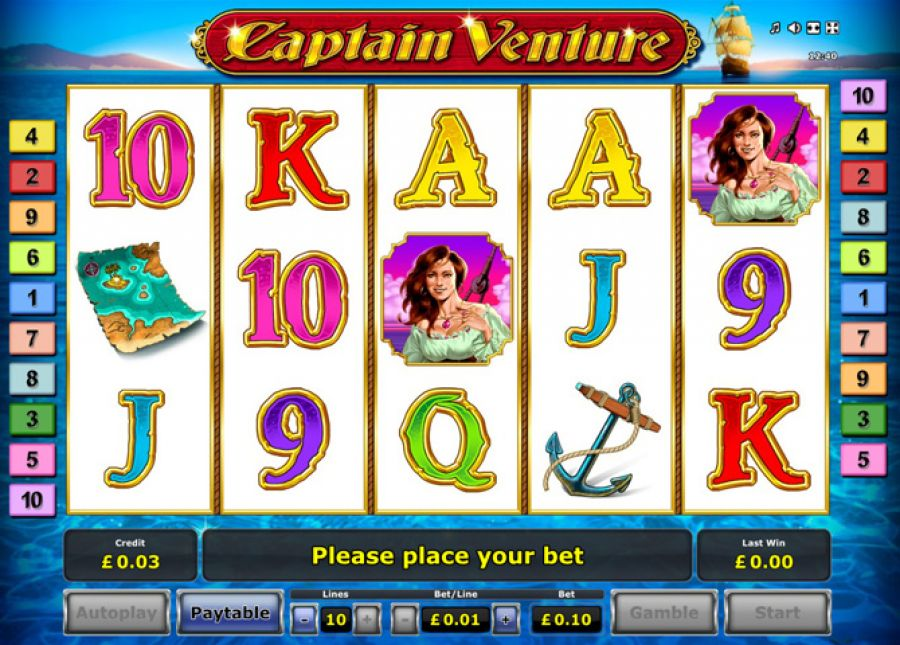
Task: Click the Autoplay button
Action: pos(116,613)
